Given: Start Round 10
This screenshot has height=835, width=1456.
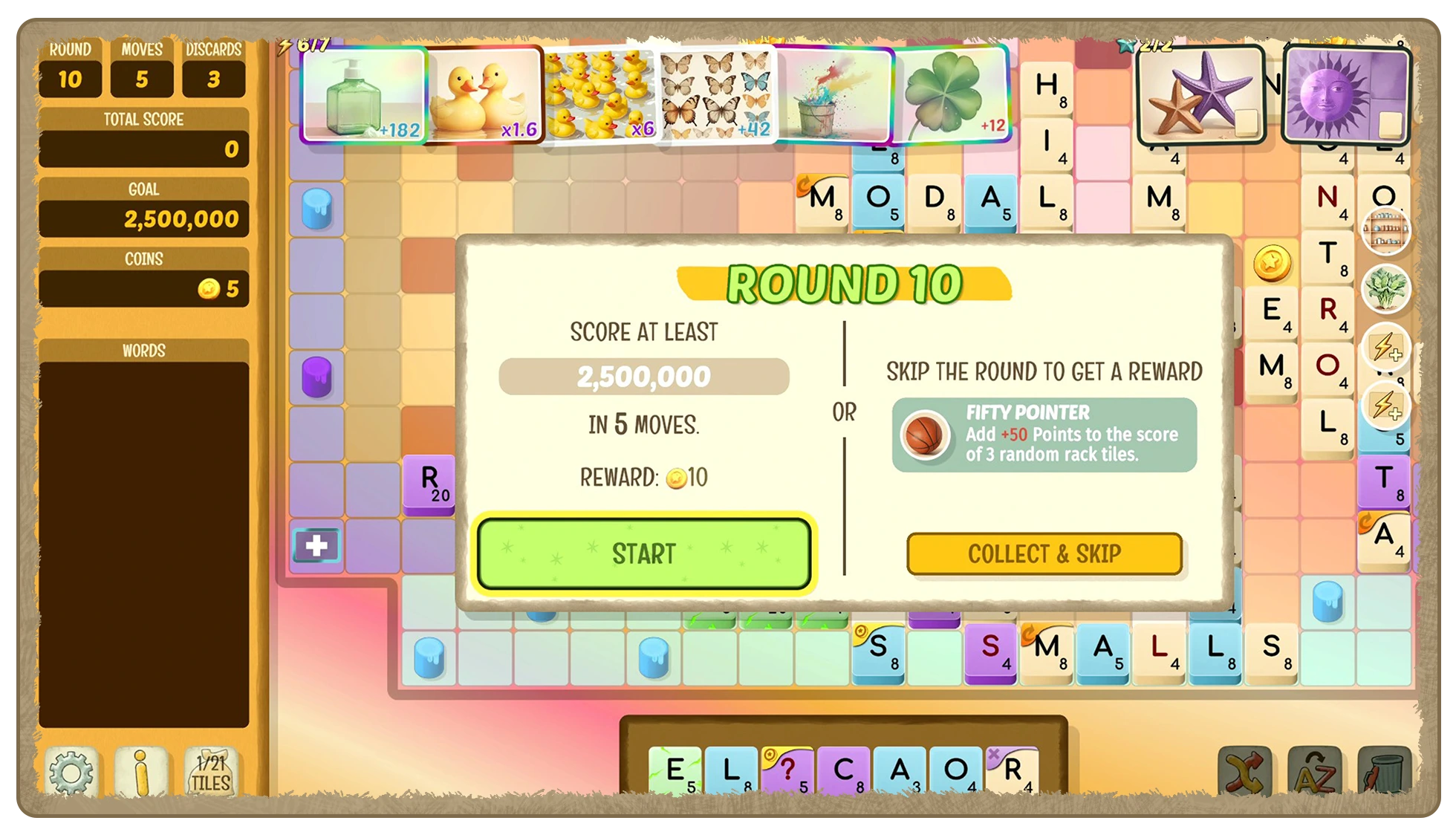Looking at the screenshot, I should 643,553.
